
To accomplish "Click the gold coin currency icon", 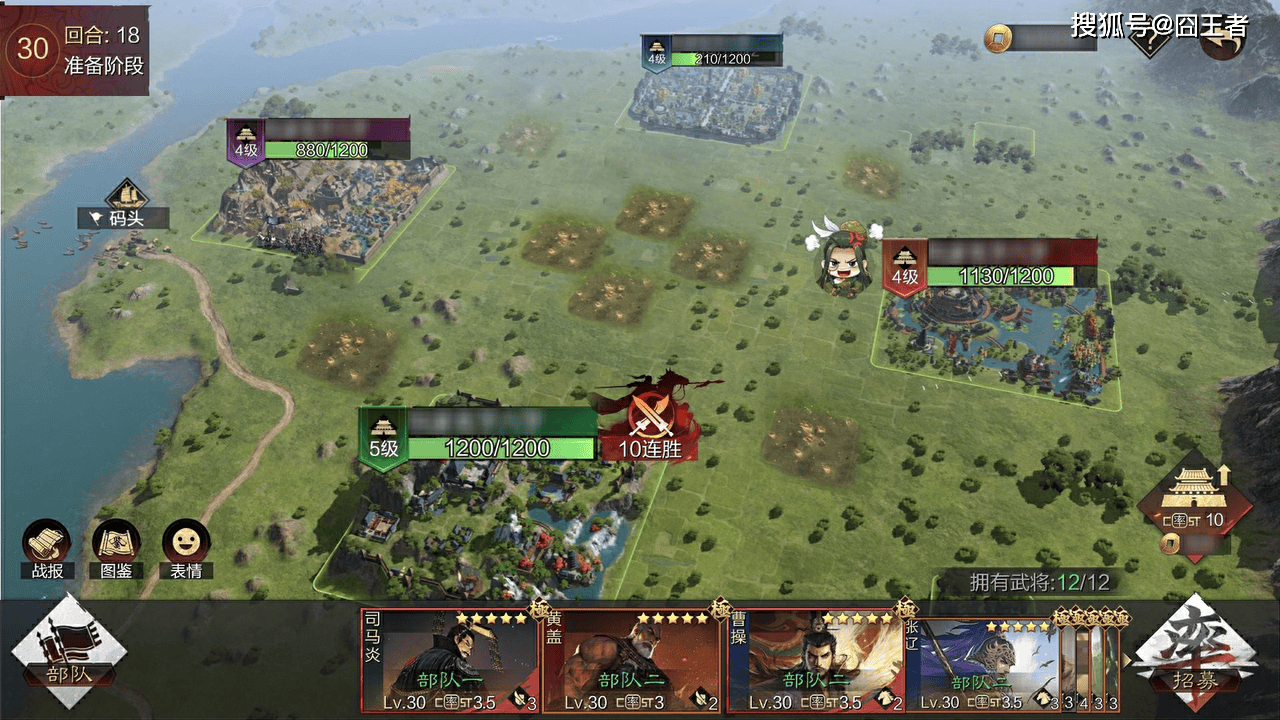I will click(x=997, y=38).
